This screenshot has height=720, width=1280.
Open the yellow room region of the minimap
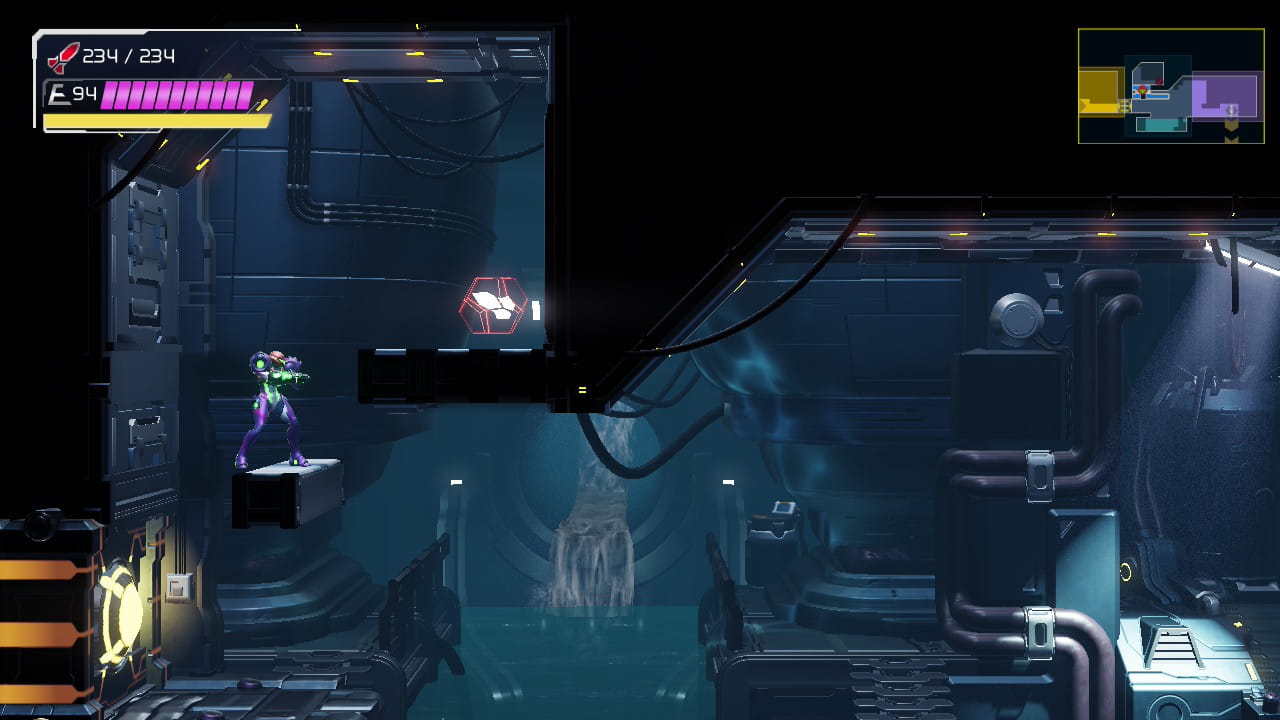tap(1098, 88)
